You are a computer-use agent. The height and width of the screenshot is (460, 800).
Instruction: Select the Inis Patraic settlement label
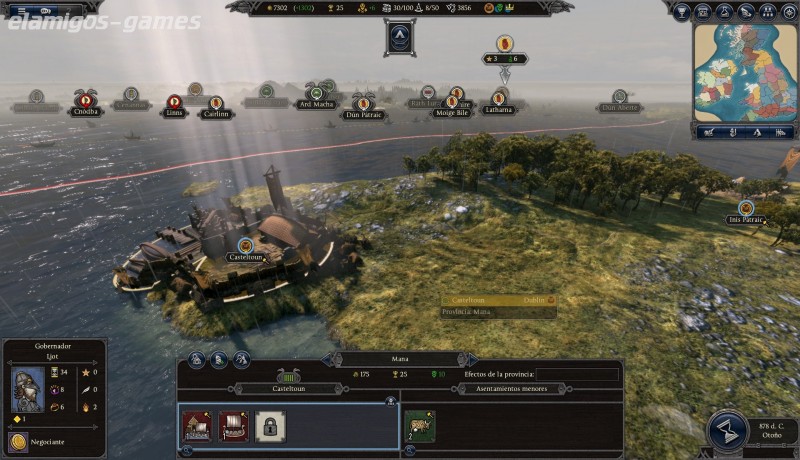point(746,219)
